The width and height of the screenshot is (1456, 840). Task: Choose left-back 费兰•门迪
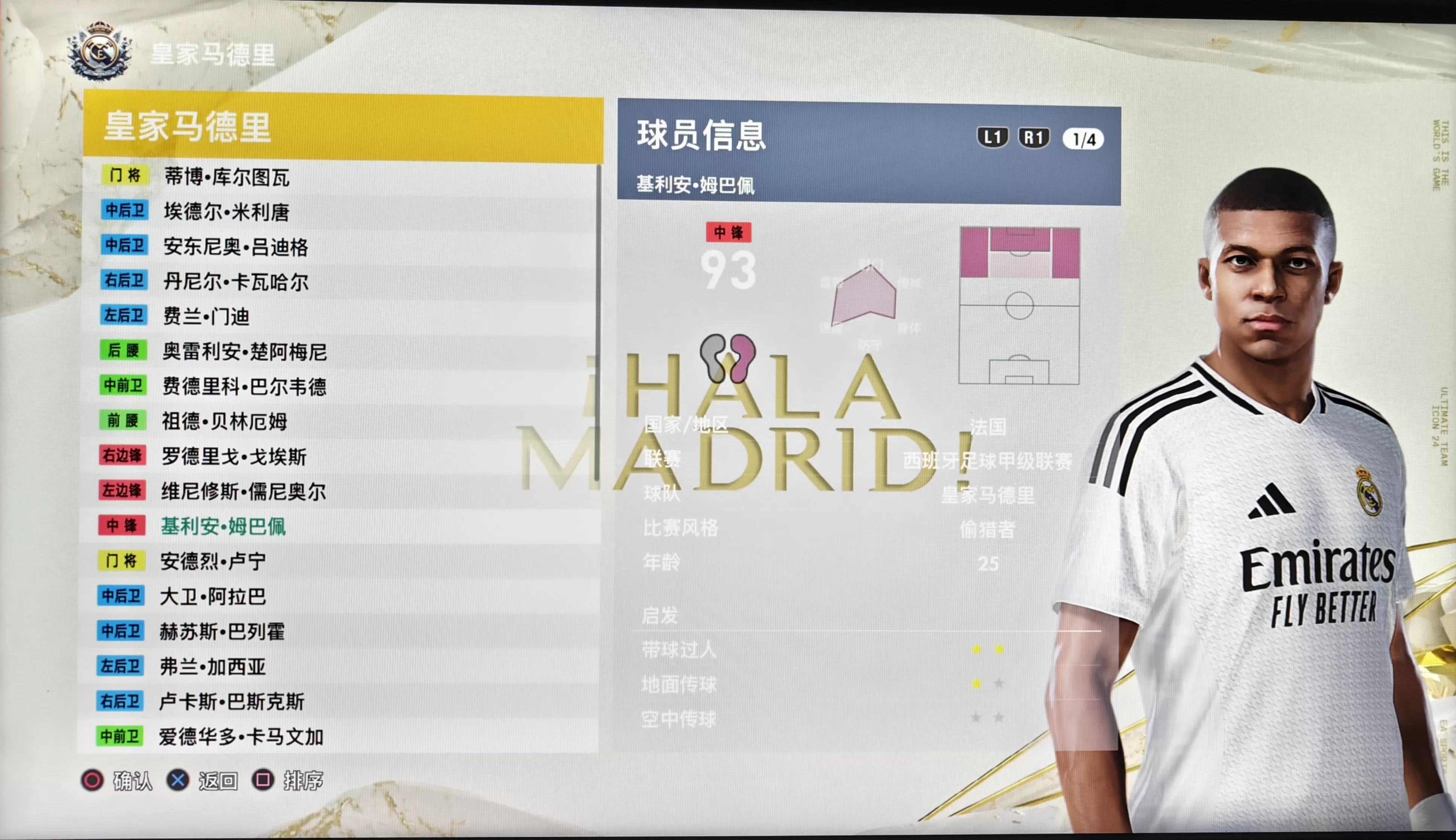pos(206,317)
